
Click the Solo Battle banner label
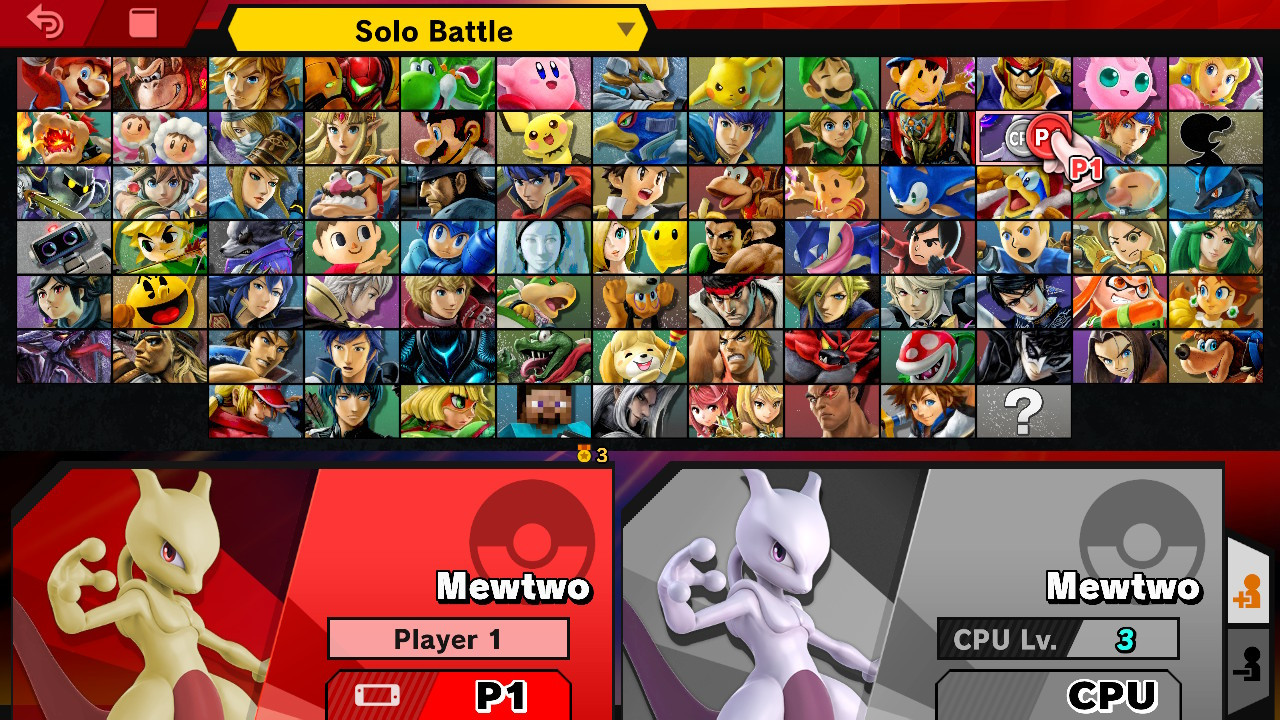click(435, 31)
